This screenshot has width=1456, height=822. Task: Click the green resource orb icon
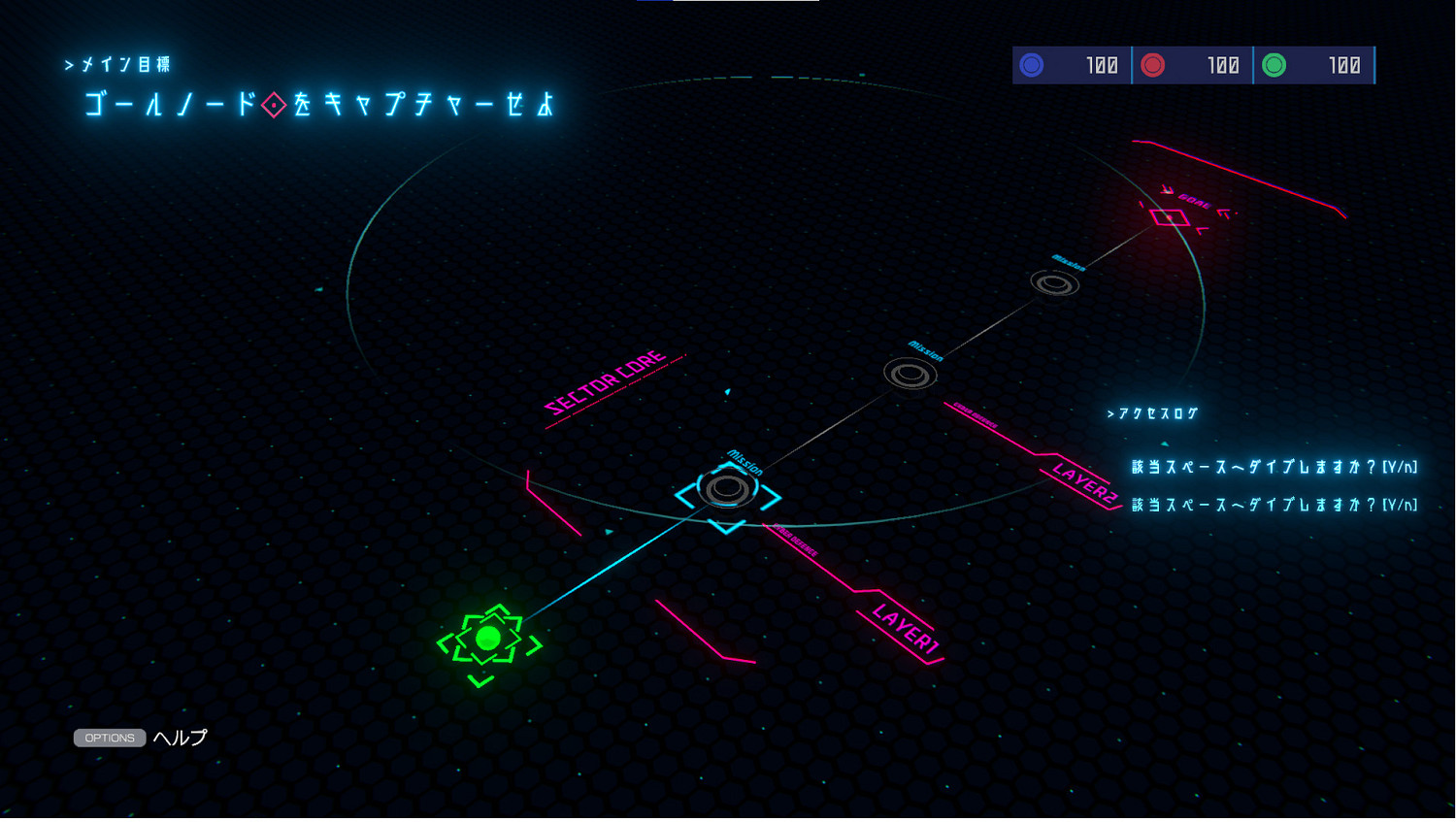pos(1275,65)
